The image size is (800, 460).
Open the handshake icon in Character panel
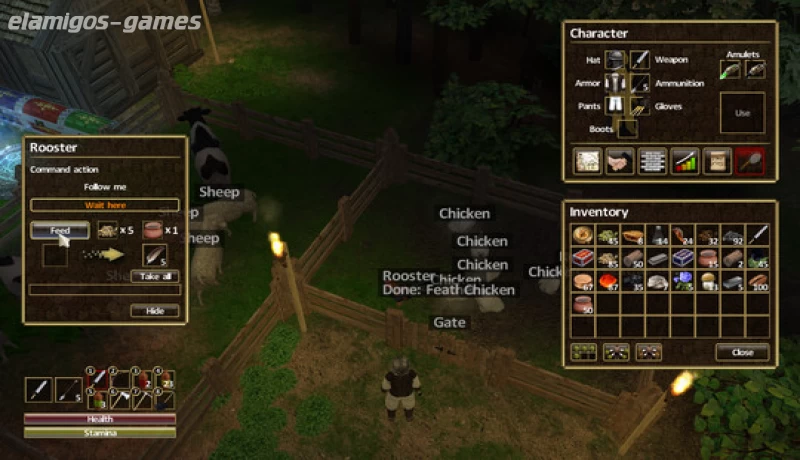pos(619,161)
